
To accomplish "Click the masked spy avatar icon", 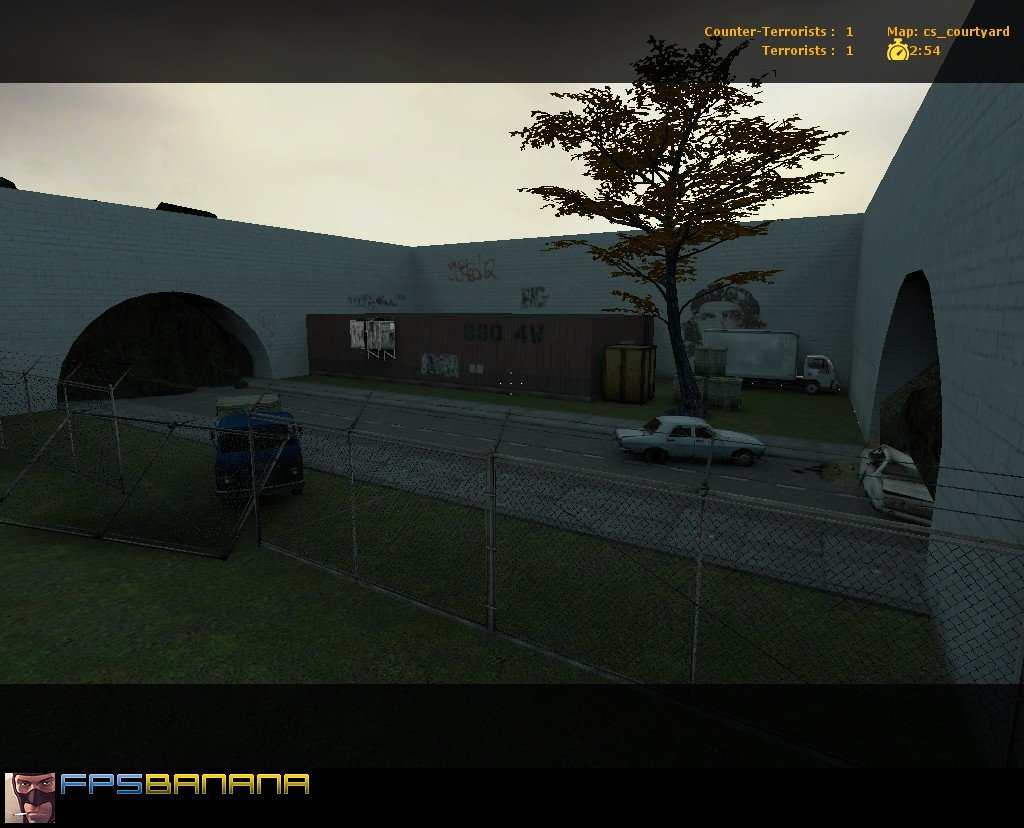I will 30,797.
